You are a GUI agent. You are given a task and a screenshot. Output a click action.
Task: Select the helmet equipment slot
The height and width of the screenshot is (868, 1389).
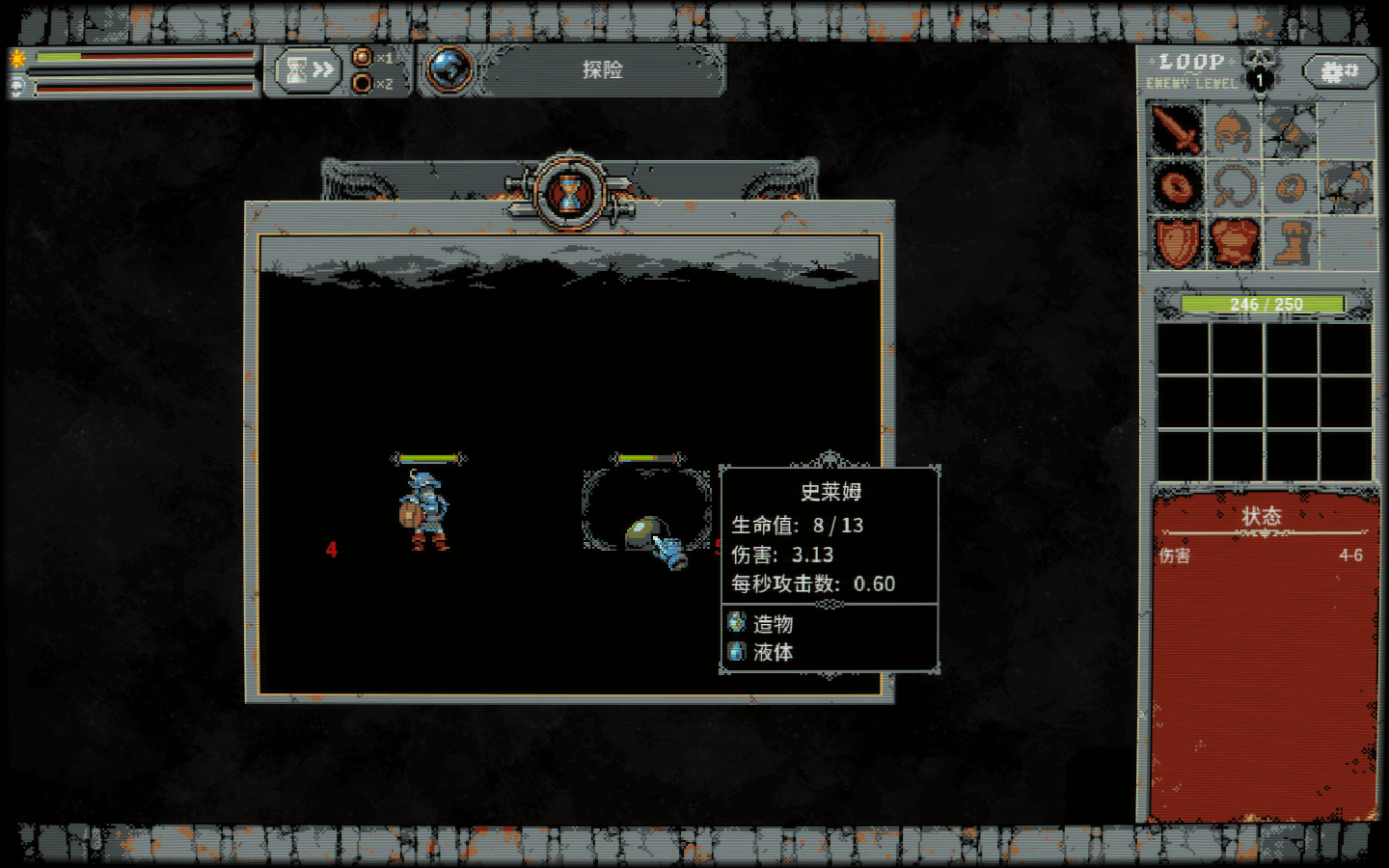(x=1233, y=130)
